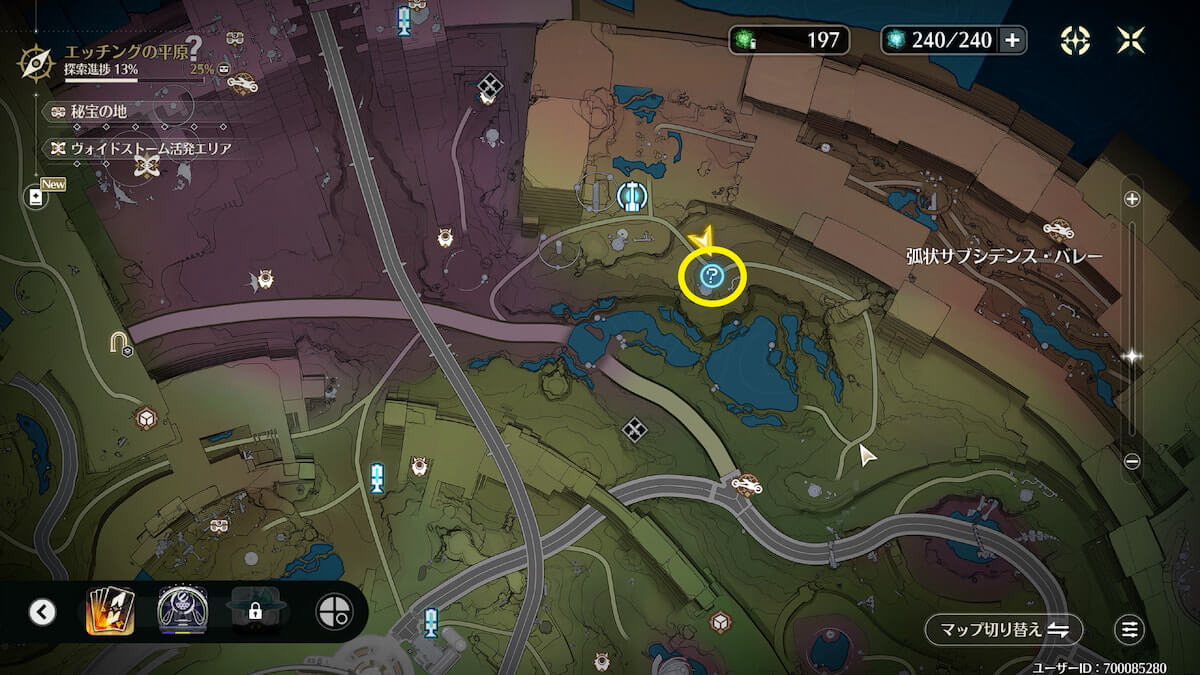Open the segmented circle toolbar icon

pyautogui.click(x=331, y=611)
